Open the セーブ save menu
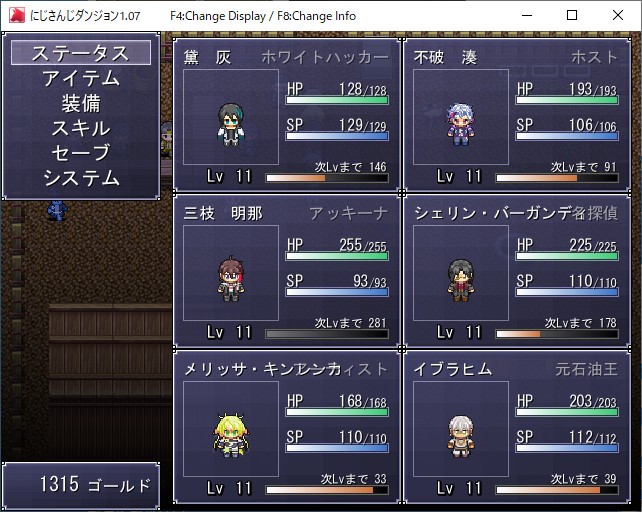Image resolution: width=642 pixels, height=512 pixels. click(80, 153)
